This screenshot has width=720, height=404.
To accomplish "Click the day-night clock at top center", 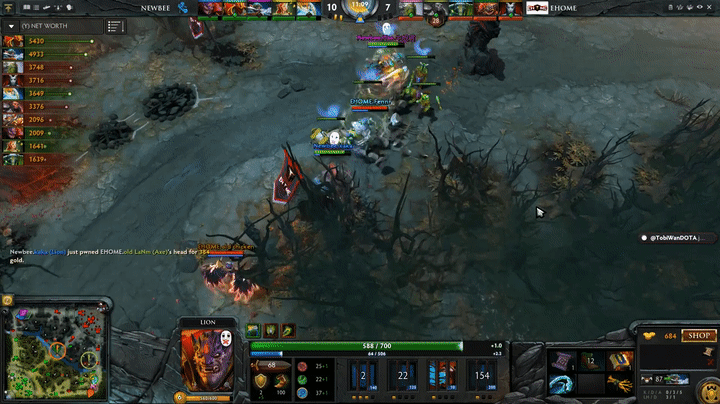I will 360,9.
